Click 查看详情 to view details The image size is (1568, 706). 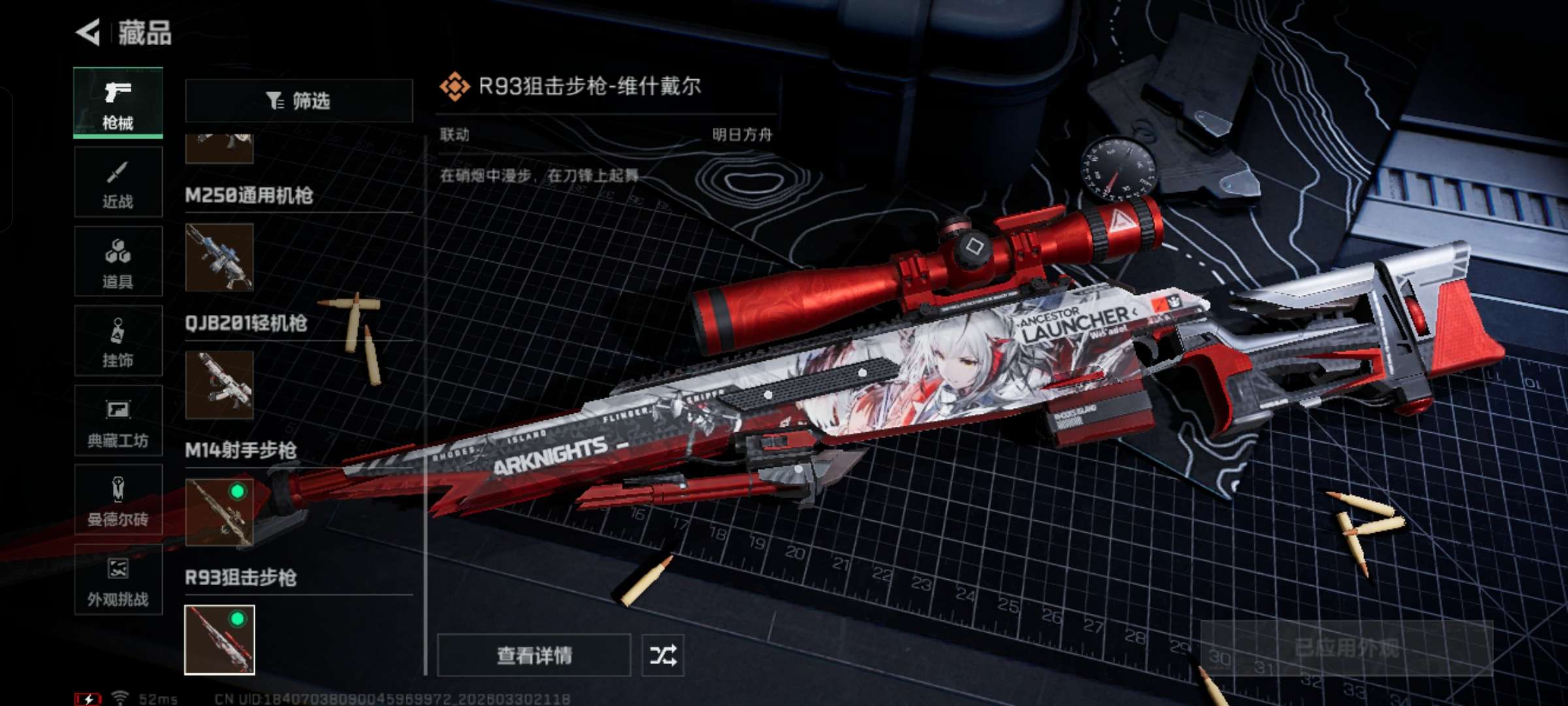(x=534, y=655)
